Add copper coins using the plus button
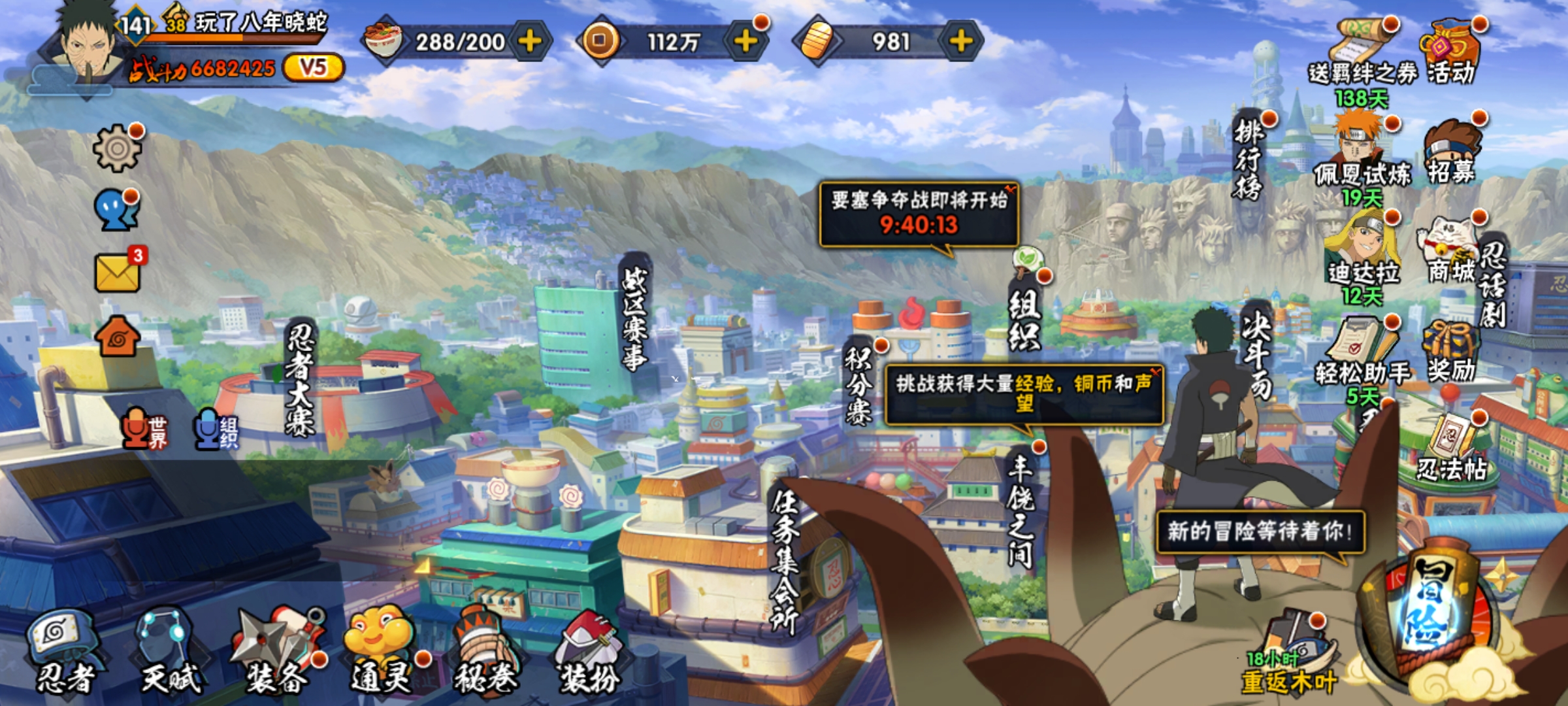Image resolution: width=1568 pixels, height=706 pixels. click(x=745, y=42)
